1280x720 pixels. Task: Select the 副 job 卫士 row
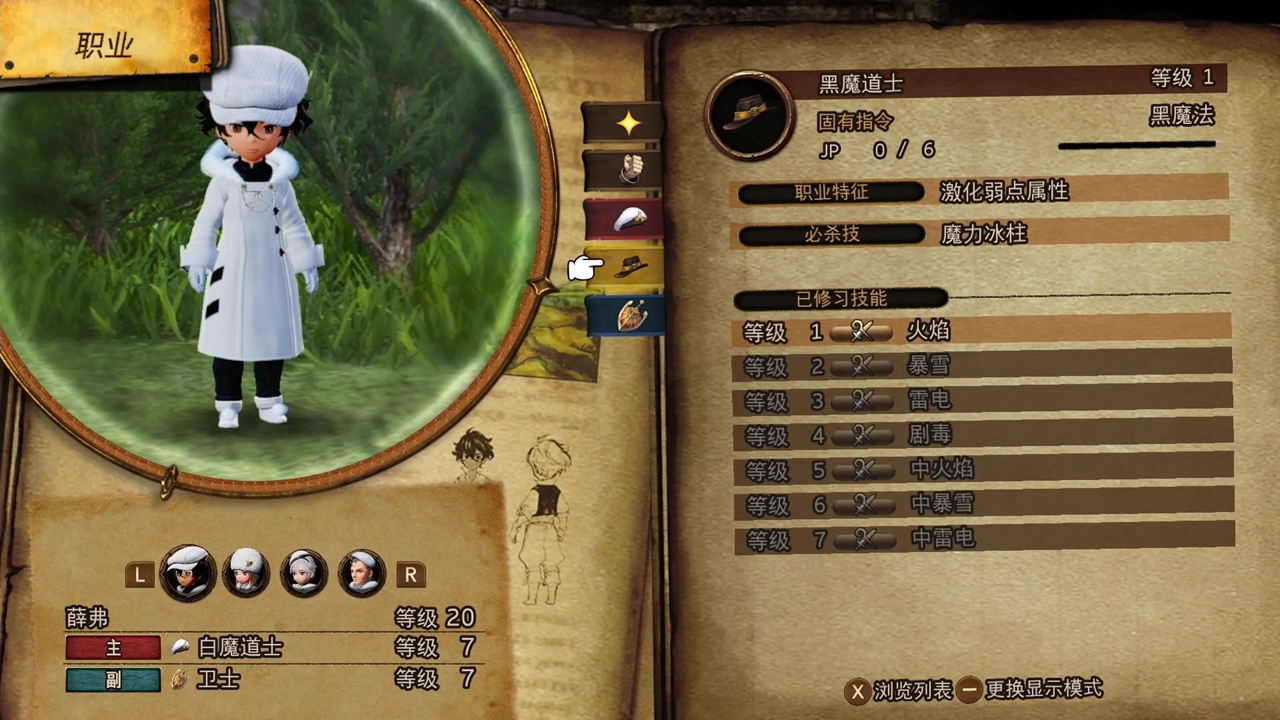pos(270,680)
